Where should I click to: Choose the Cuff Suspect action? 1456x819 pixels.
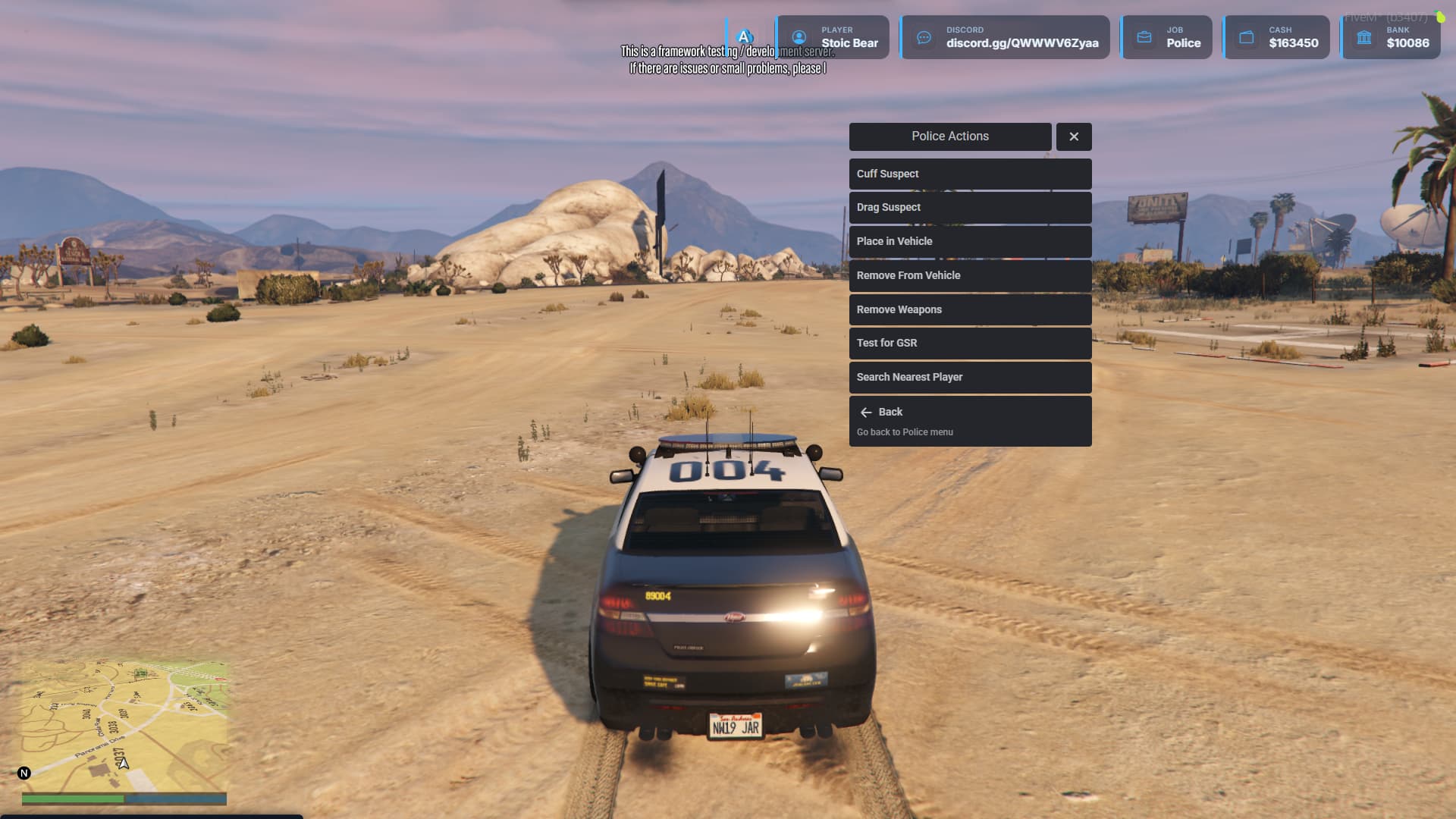(x=969, y=174)
